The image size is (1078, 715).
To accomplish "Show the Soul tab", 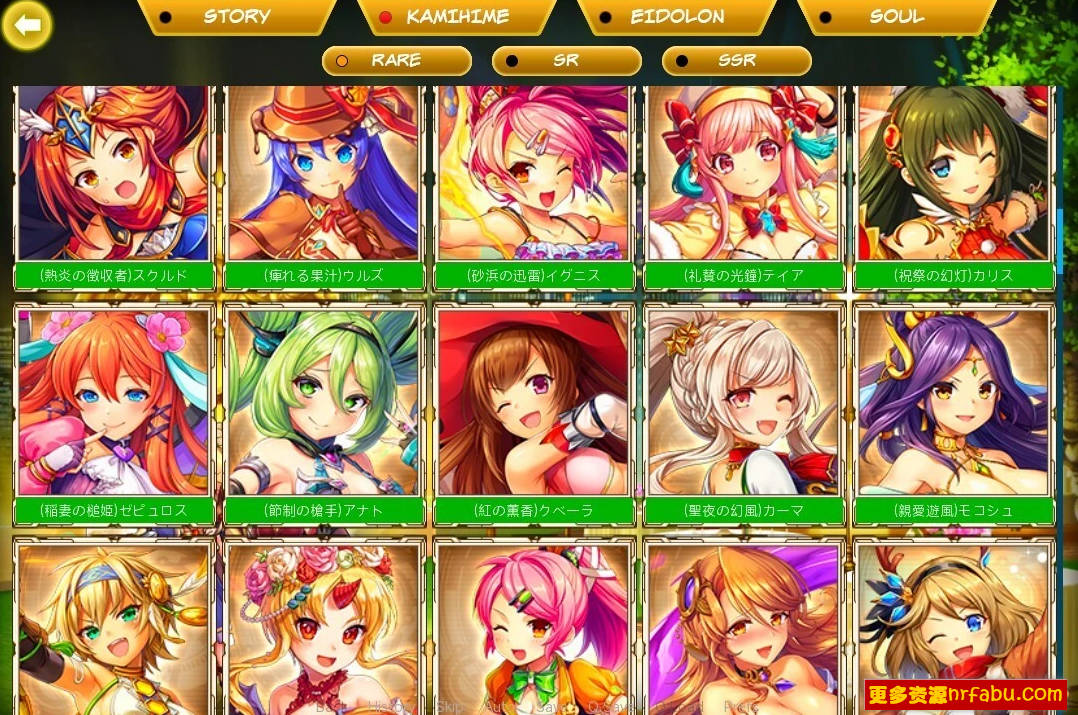I will (896, 16).
